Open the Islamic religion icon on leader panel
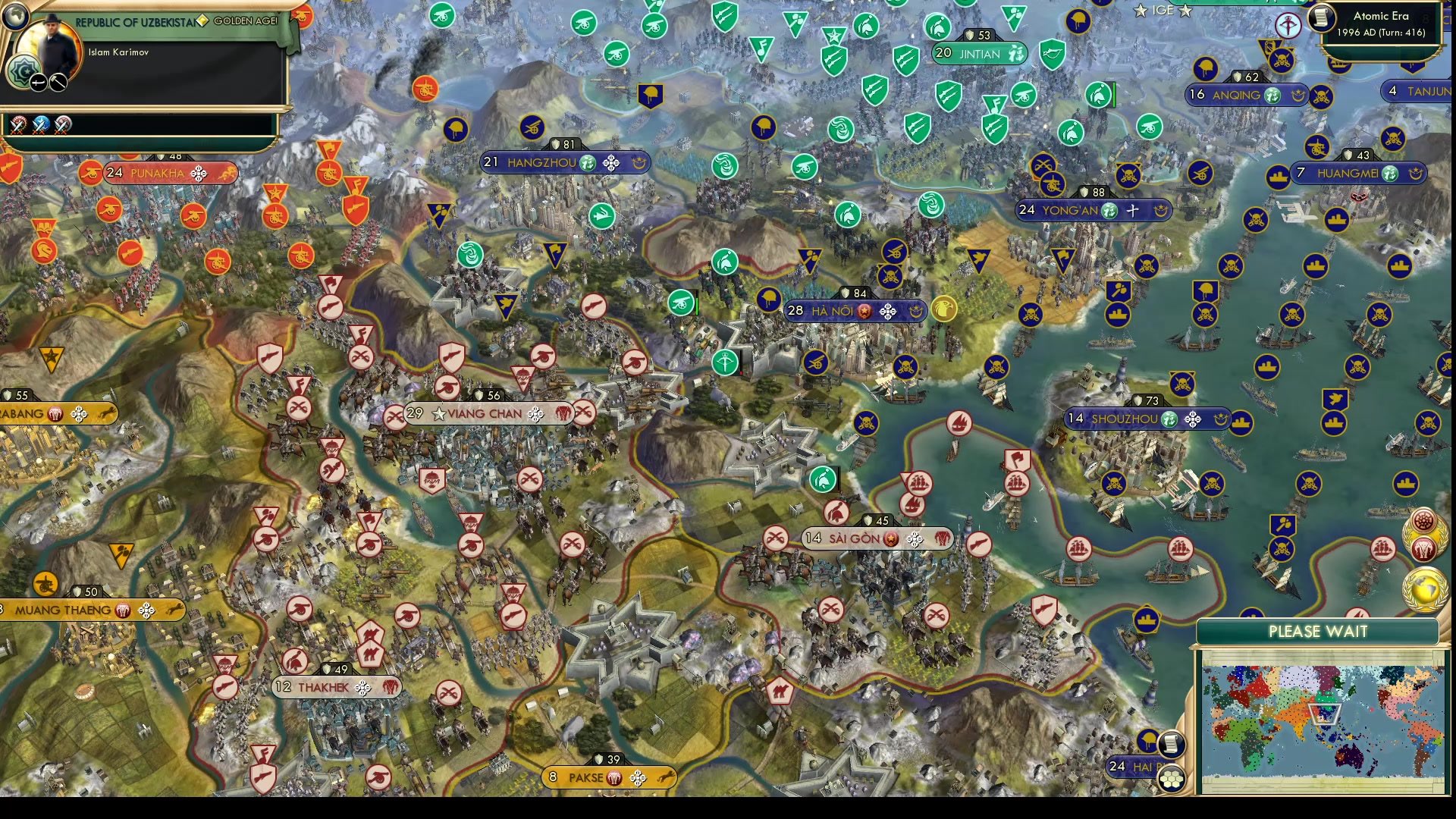The width and height of the screenshot is (1456, 819). pyautogui.click(x=24, y=71)
